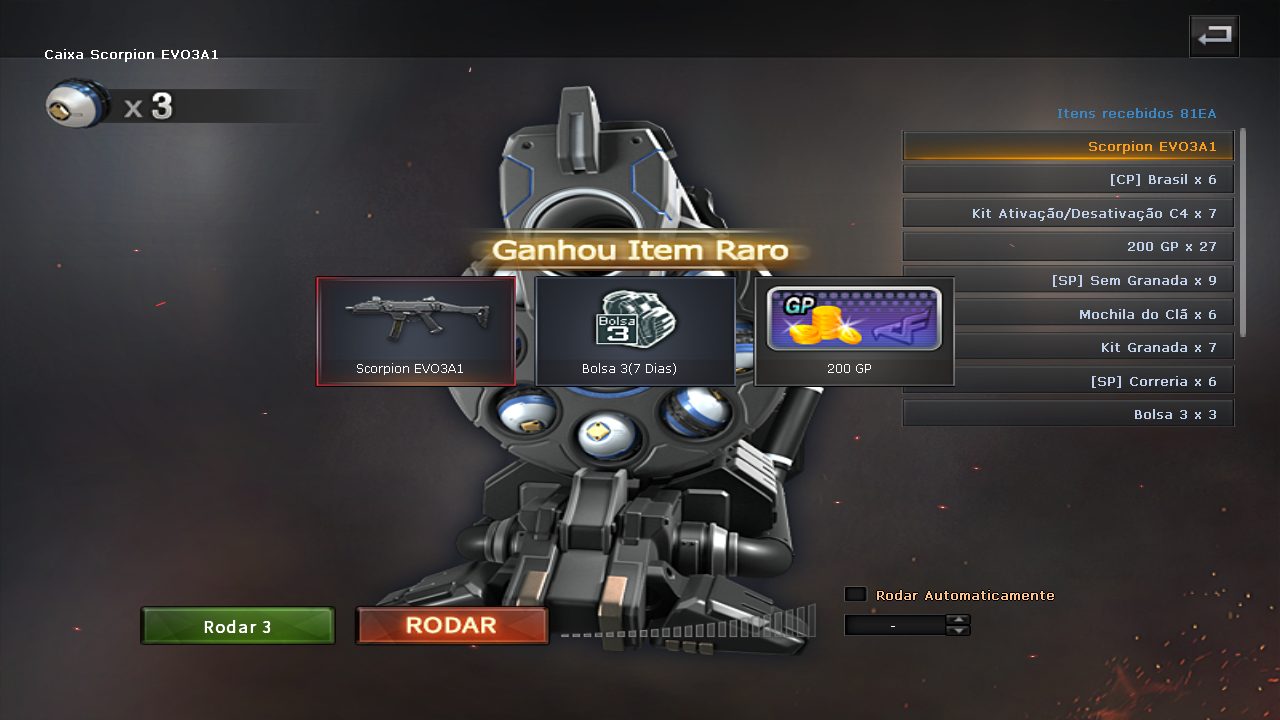This screenshot has width=1280, height=720.
Task: Click the received items list scrollbar
Action: pos(1243,232)
